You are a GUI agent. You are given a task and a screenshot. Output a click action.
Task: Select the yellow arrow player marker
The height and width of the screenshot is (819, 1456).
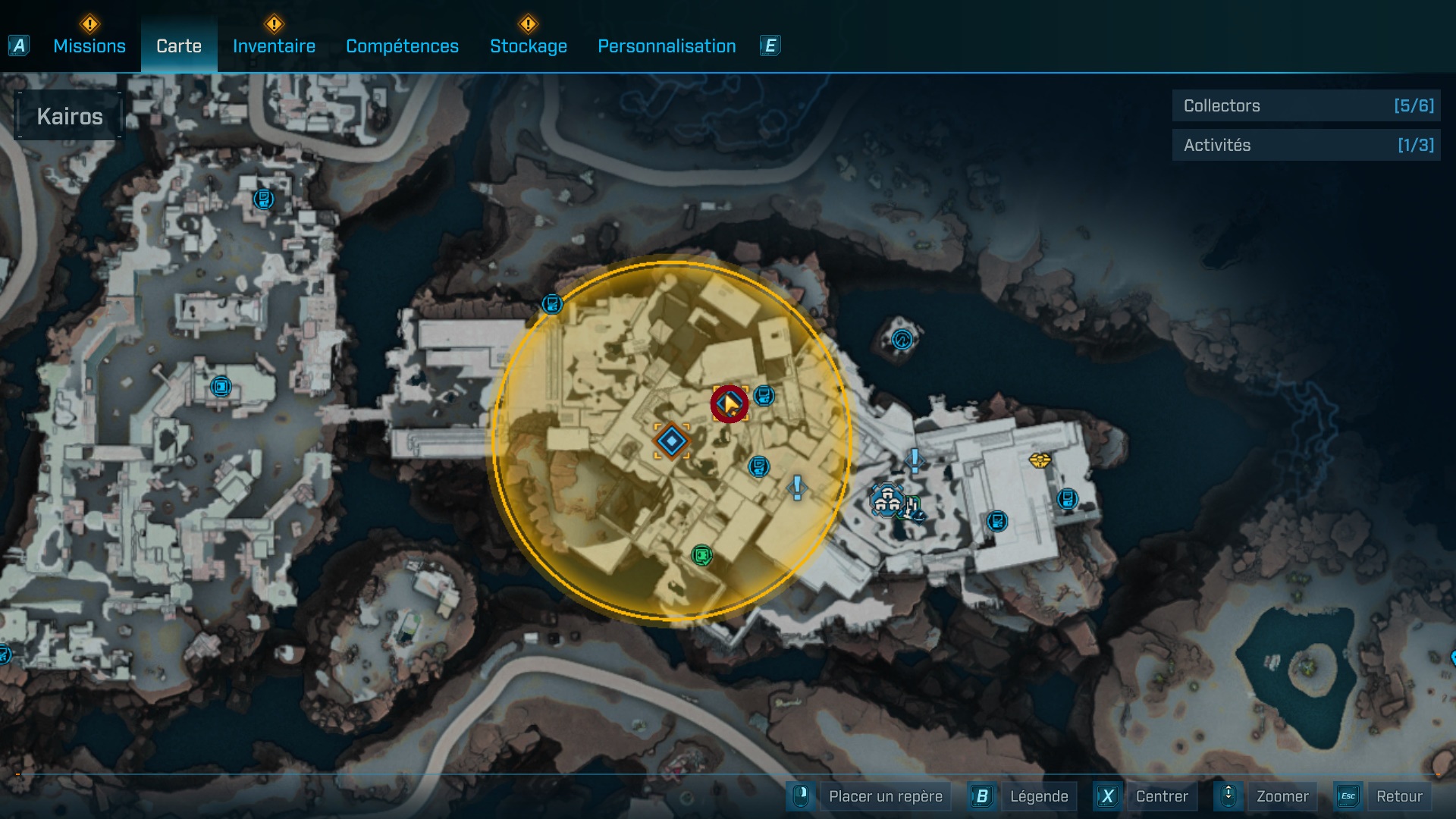click(730, 404)
